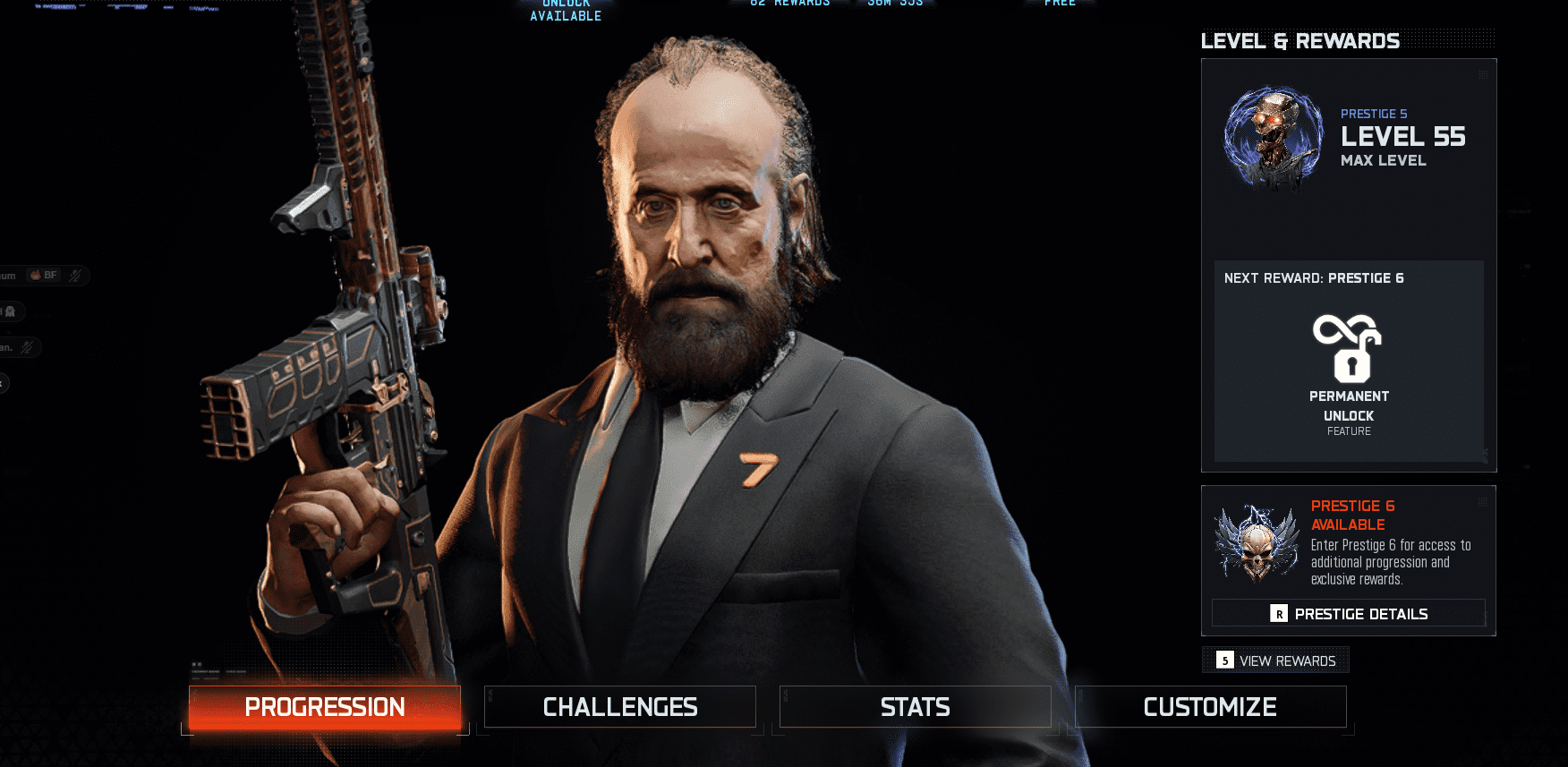The height and width of the screenshot is (767, 1568).
Task: Click the grip icon on the Level & Rewards card
Action: (x=1481, y=72)
